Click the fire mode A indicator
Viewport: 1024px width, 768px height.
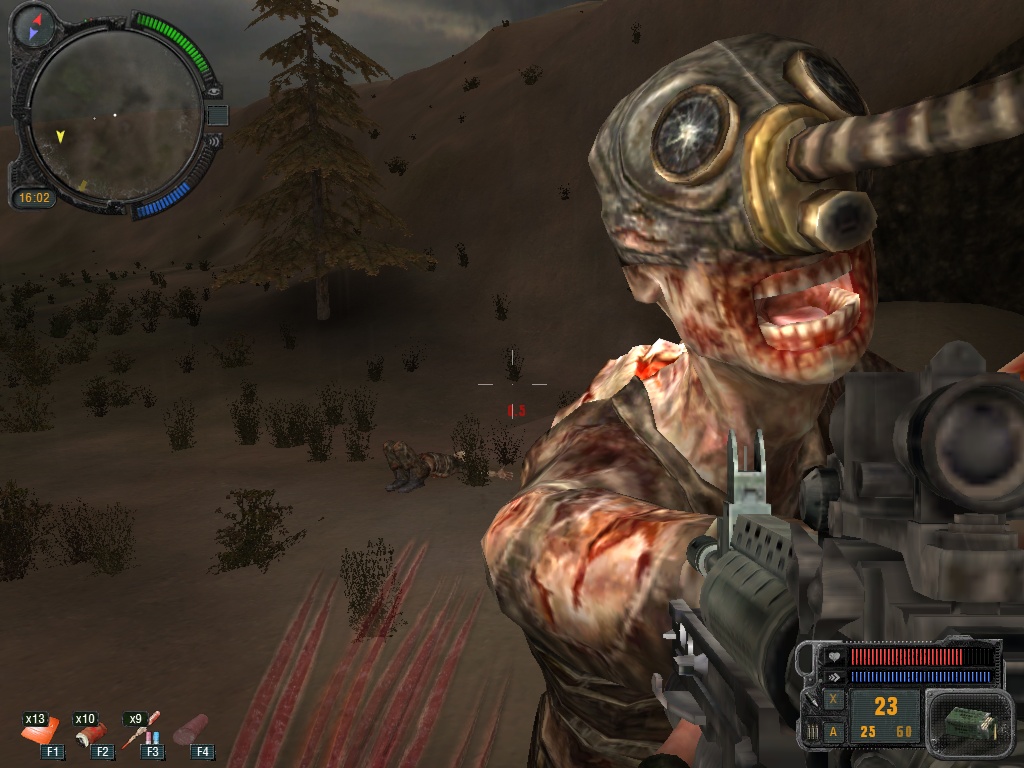[x=834, y=732]
